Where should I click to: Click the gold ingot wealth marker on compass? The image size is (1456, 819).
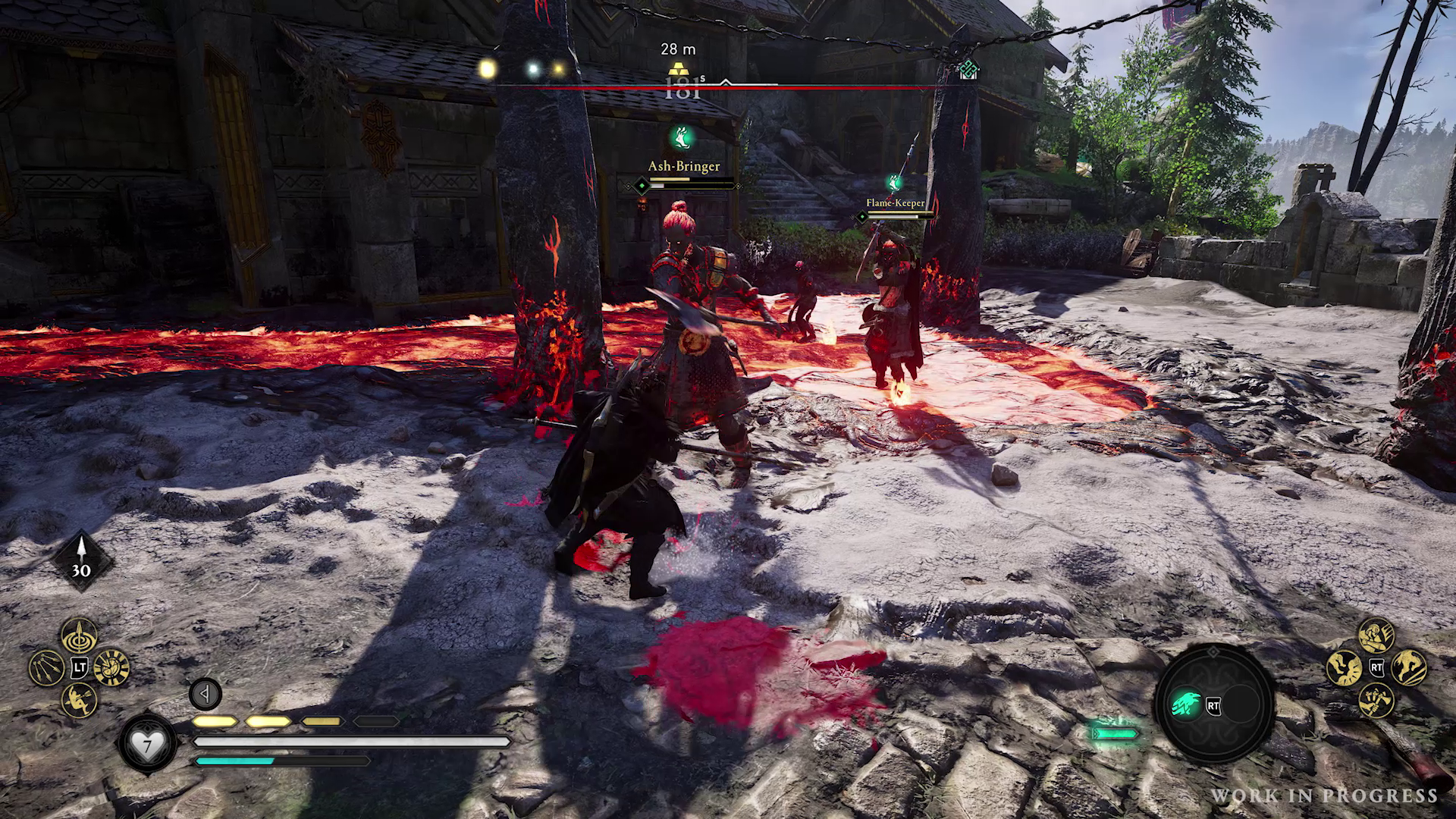pyautogui.click(x=677, y=70)
